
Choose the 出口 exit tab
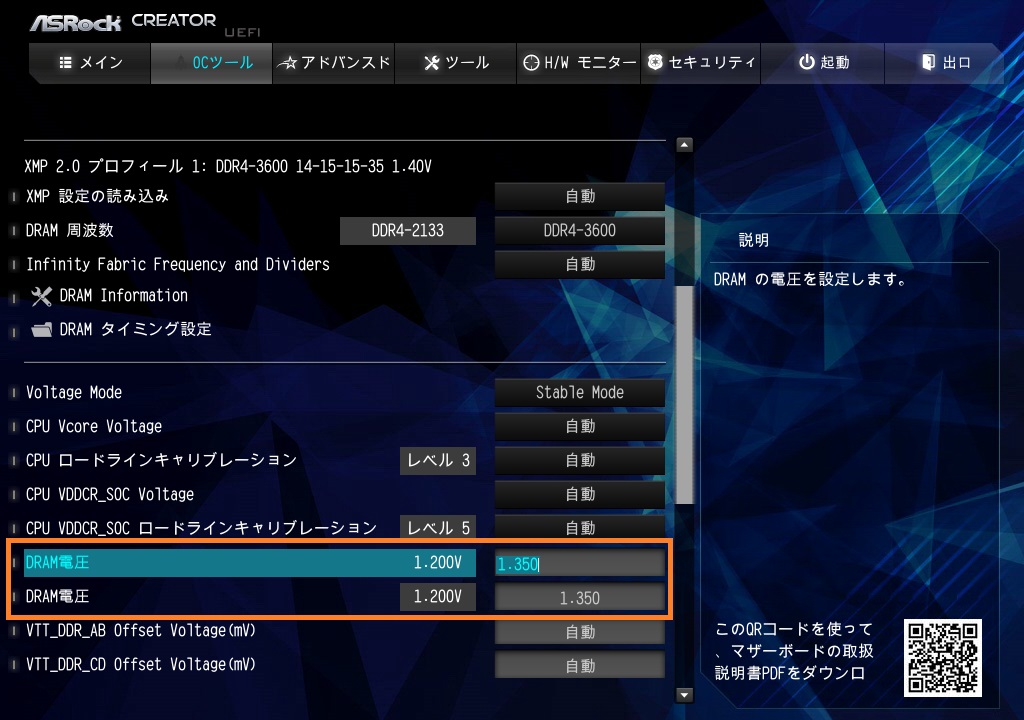(x=945, y=63)
